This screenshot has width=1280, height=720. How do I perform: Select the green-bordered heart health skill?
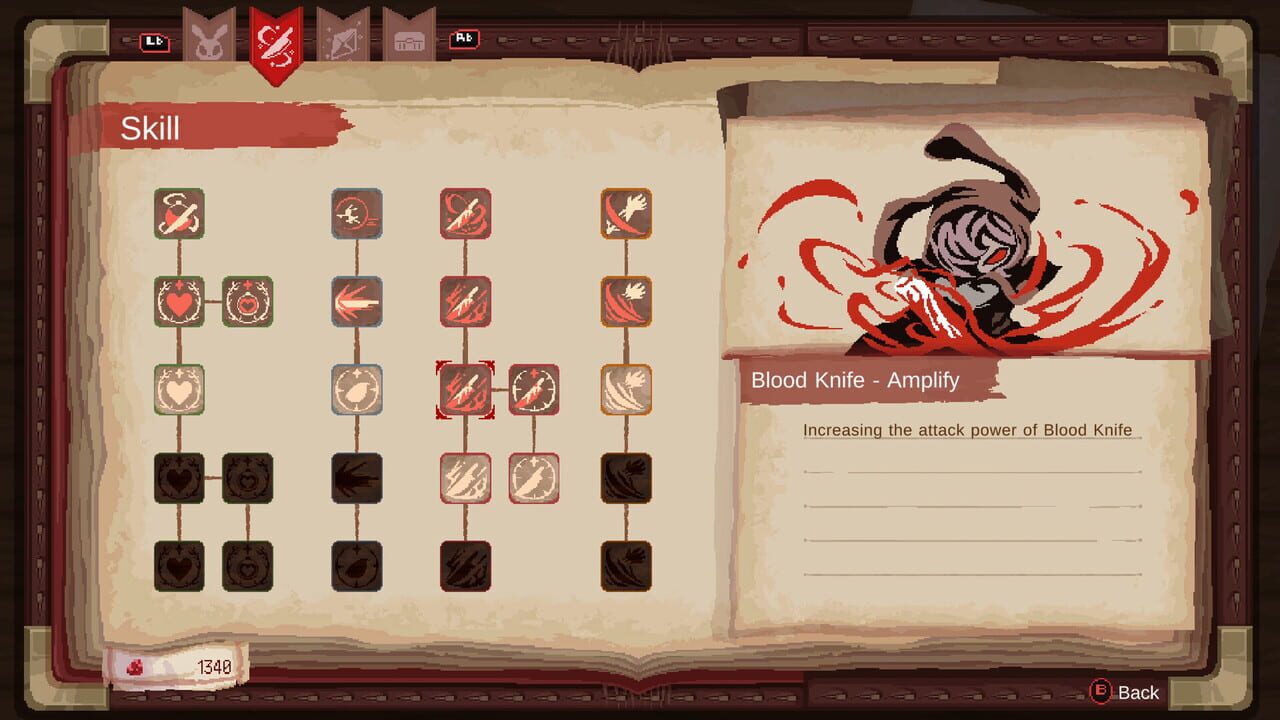pos(180,301)
